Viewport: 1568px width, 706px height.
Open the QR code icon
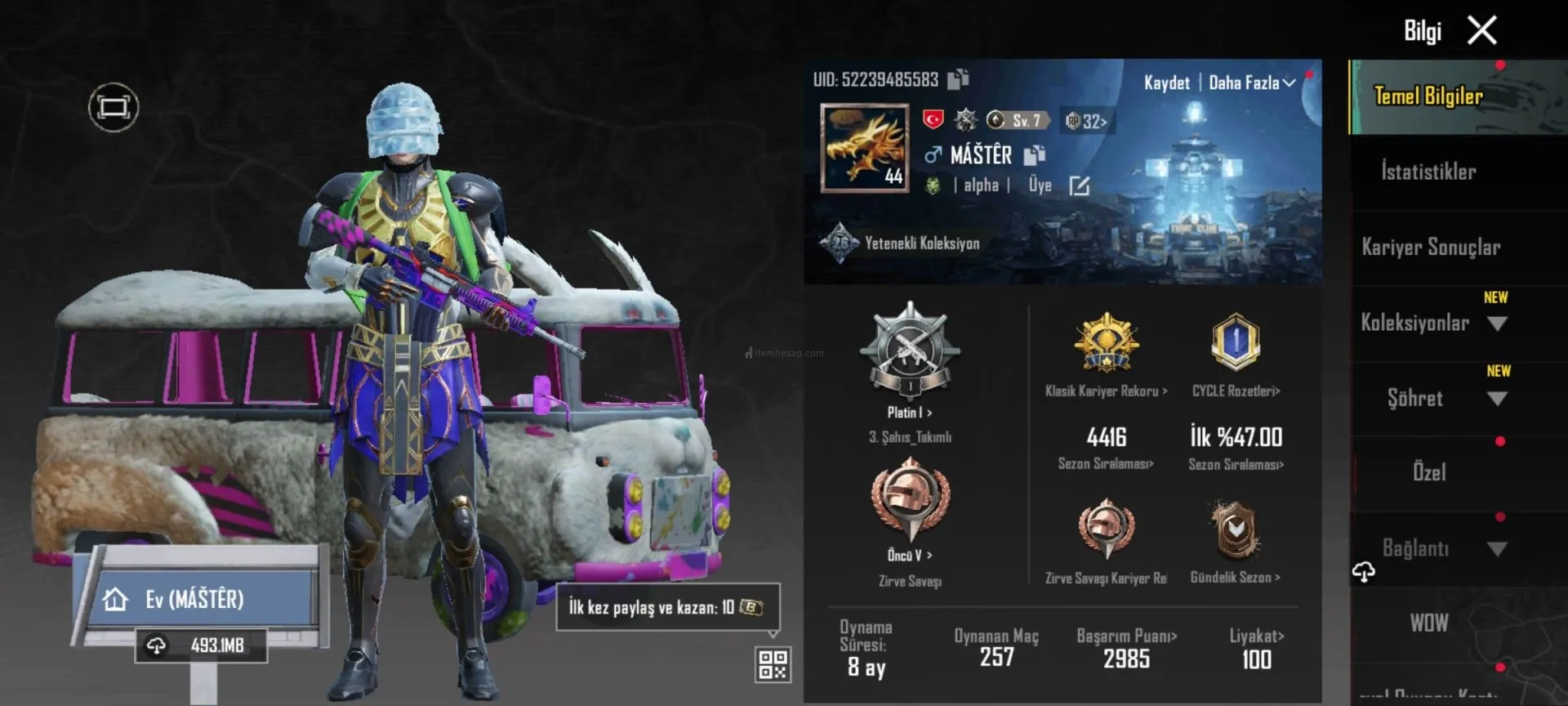pyautogui.click(x=773, y=664)
